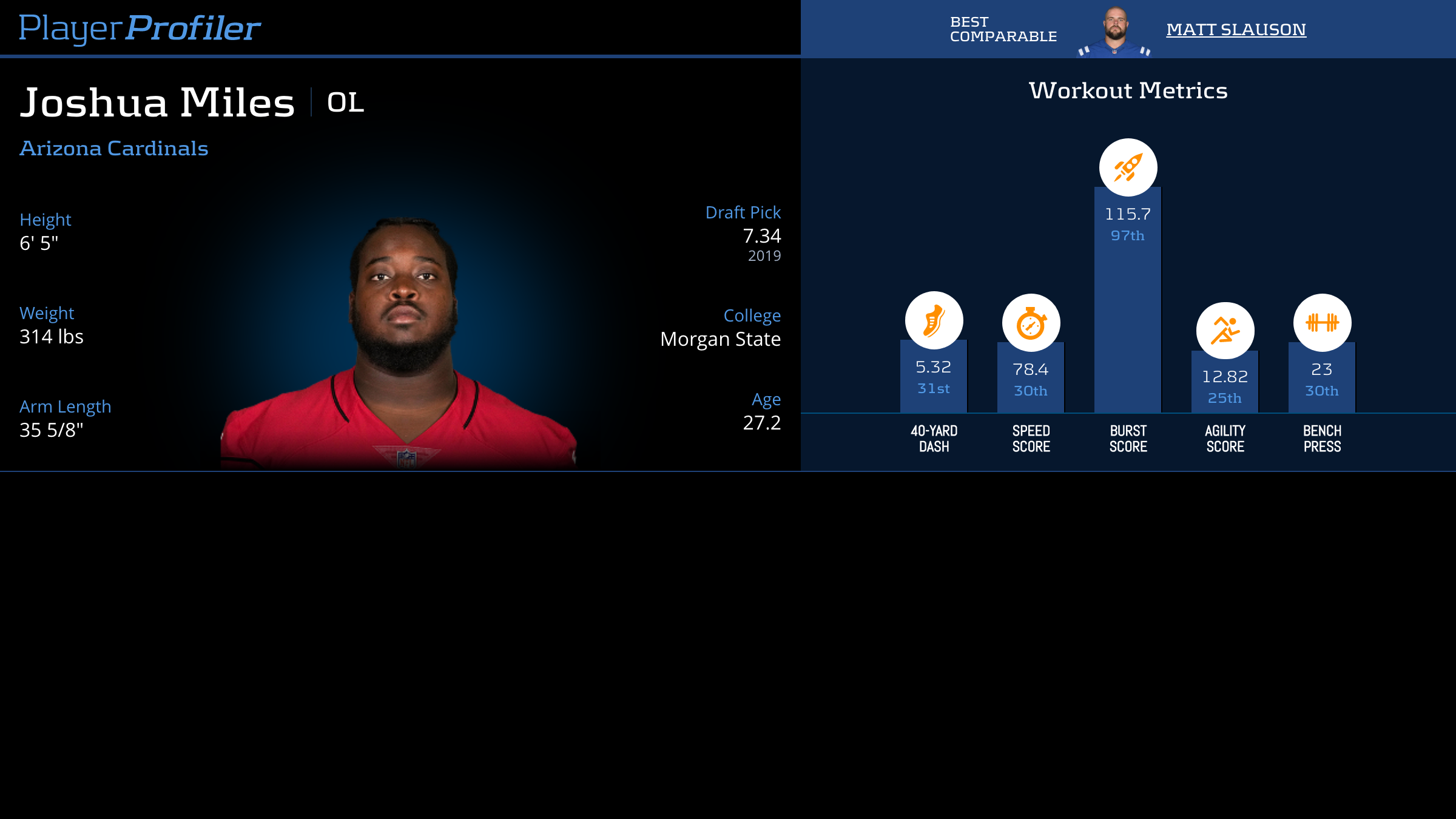Select the 40-yard dash shoe icon

(934, 320)
